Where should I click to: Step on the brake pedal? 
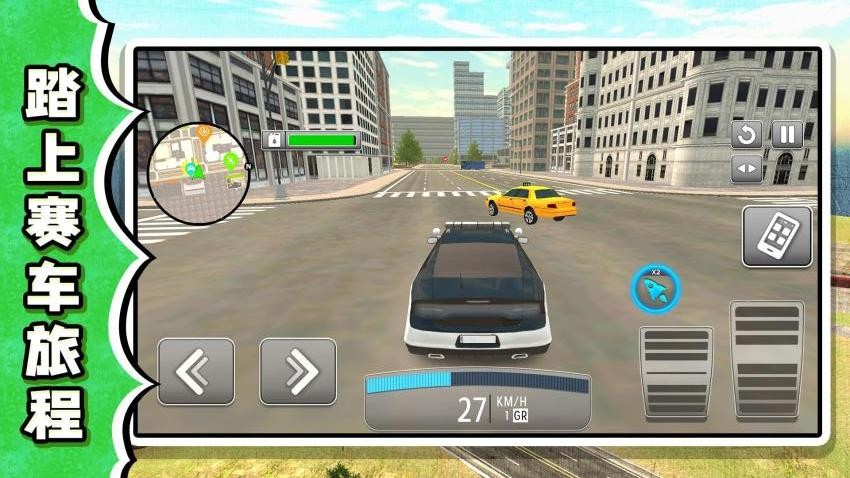[x=676, y=371]
